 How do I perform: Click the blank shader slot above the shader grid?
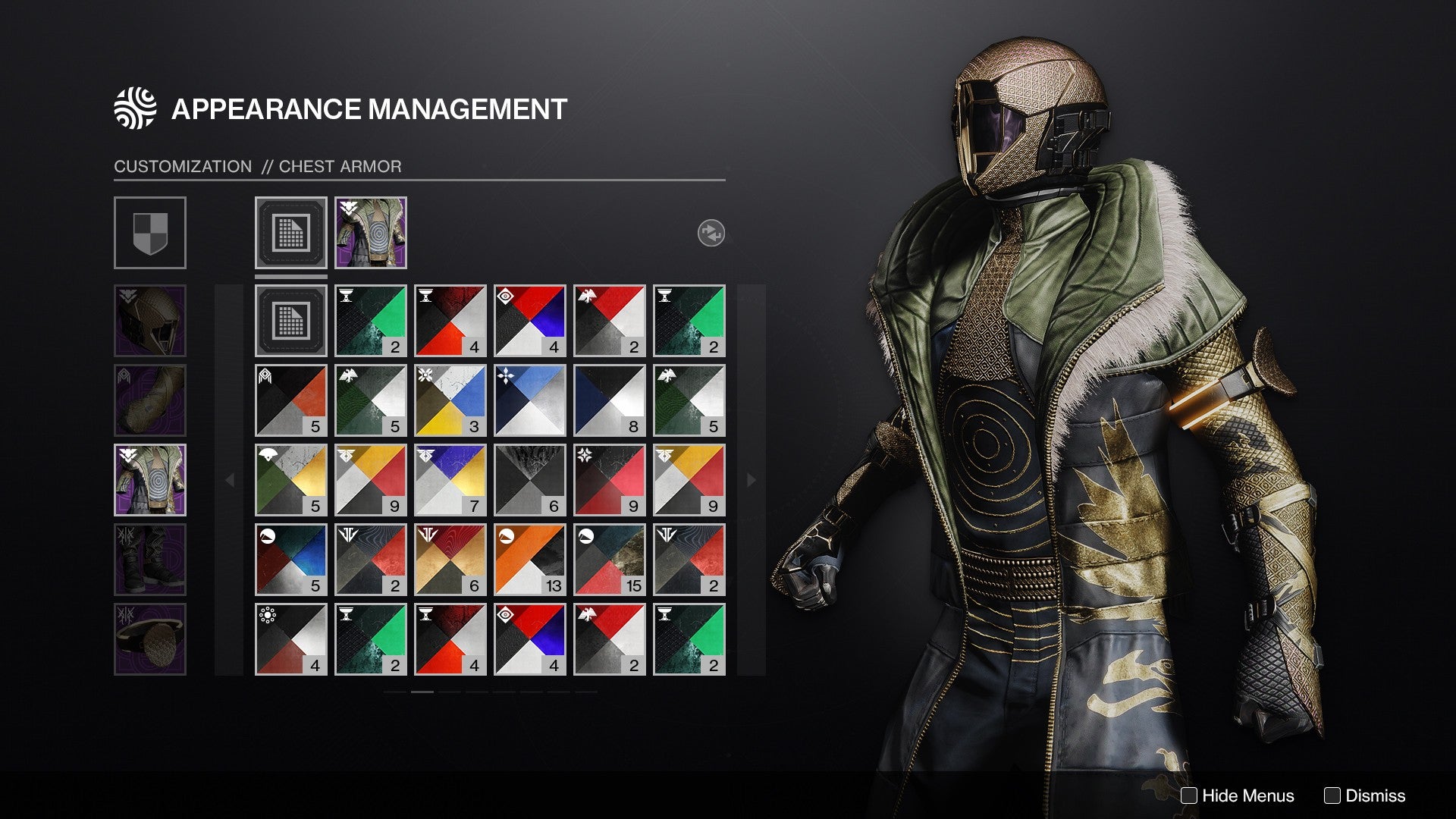(290, 233)
